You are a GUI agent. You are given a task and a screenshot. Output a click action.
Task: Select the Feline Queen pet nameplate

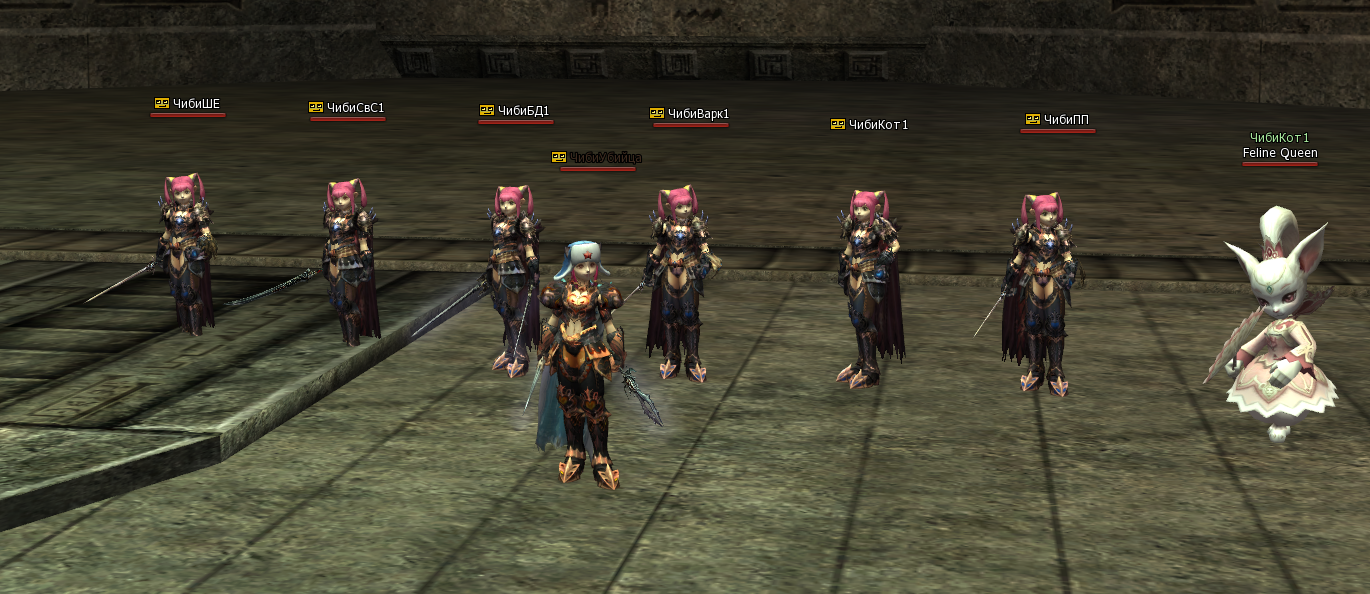(1279, 153)
